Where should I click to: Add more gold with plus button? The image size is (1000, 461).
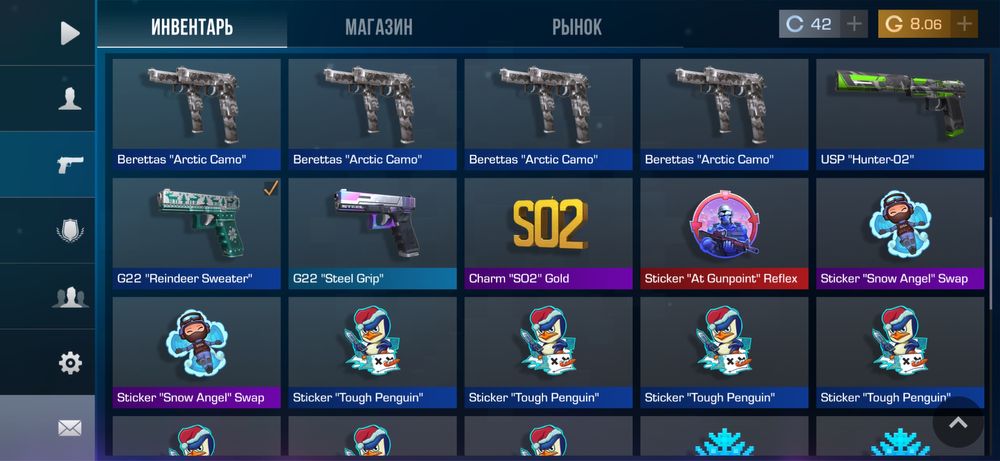964,24
